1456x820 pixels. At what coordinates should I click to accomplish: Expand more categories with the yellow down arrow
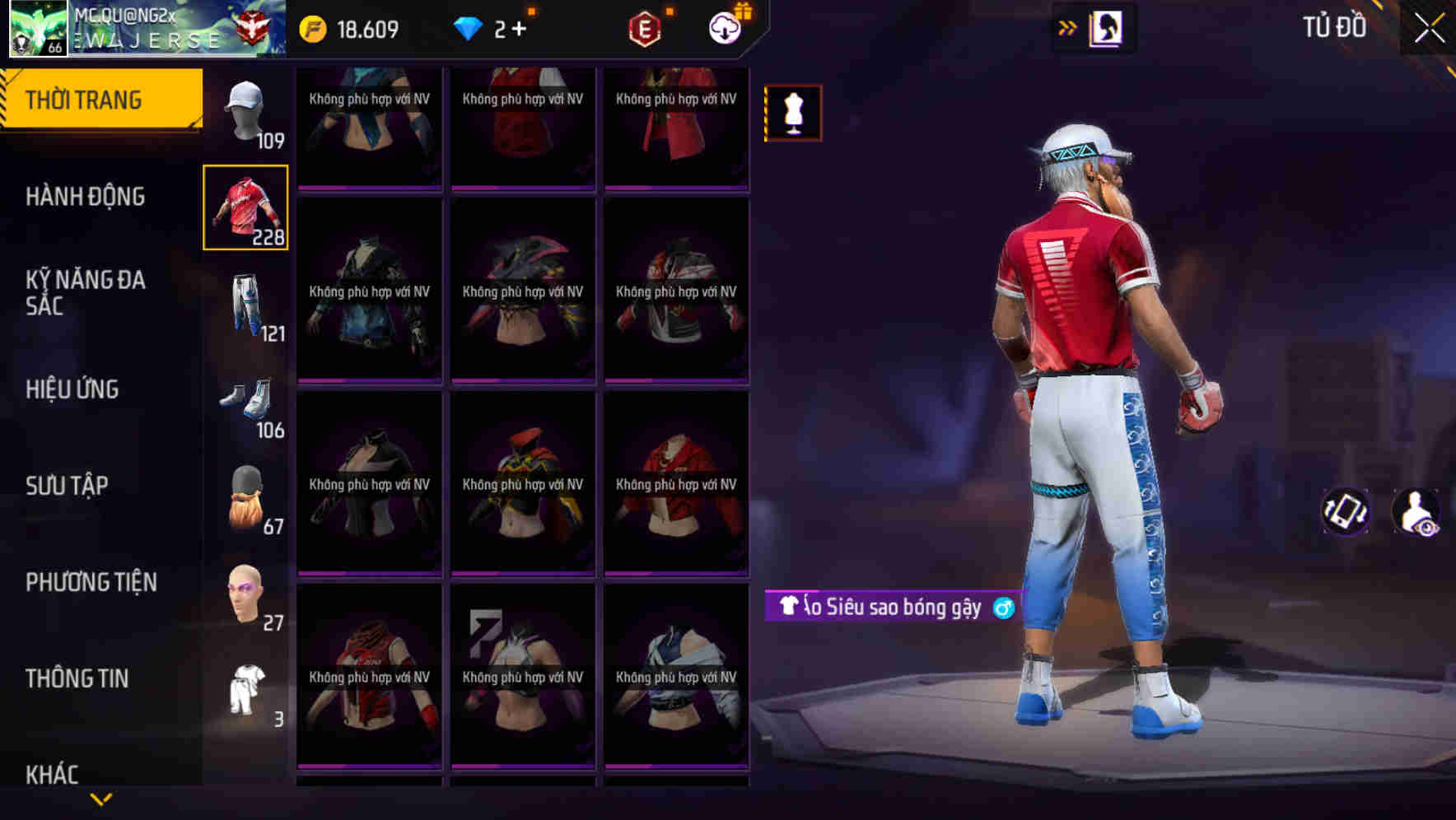click(101, 796)
